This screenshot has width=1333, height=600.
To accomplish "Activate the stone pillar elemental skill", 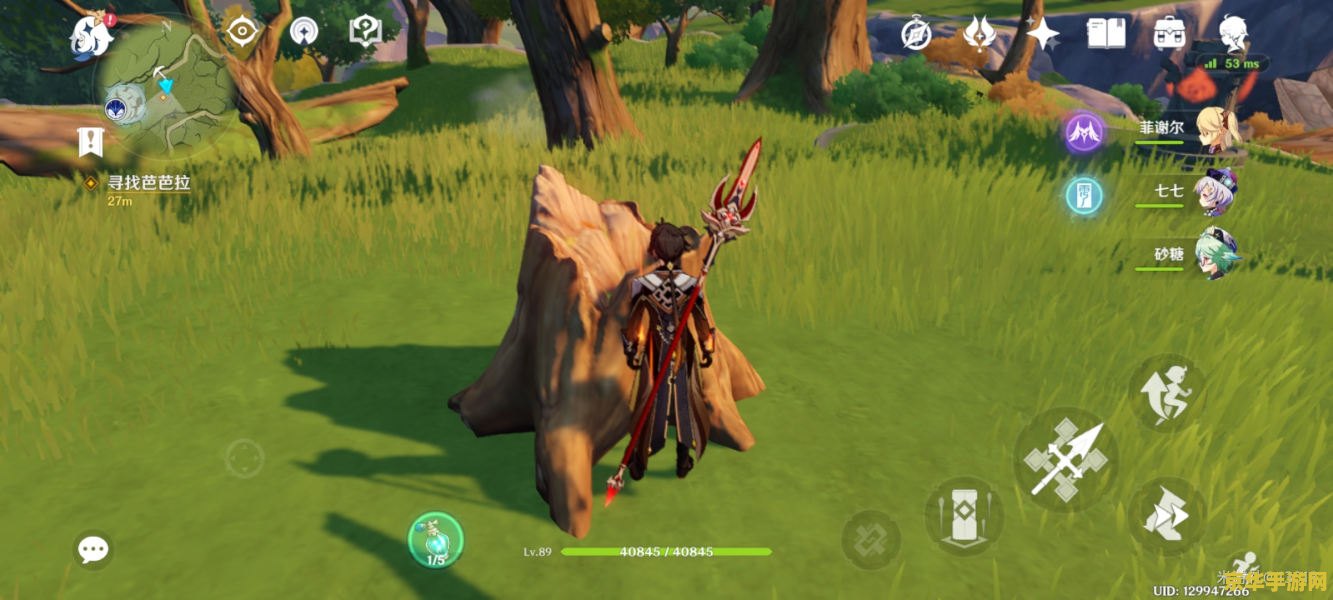I will [x=964, y=515].
